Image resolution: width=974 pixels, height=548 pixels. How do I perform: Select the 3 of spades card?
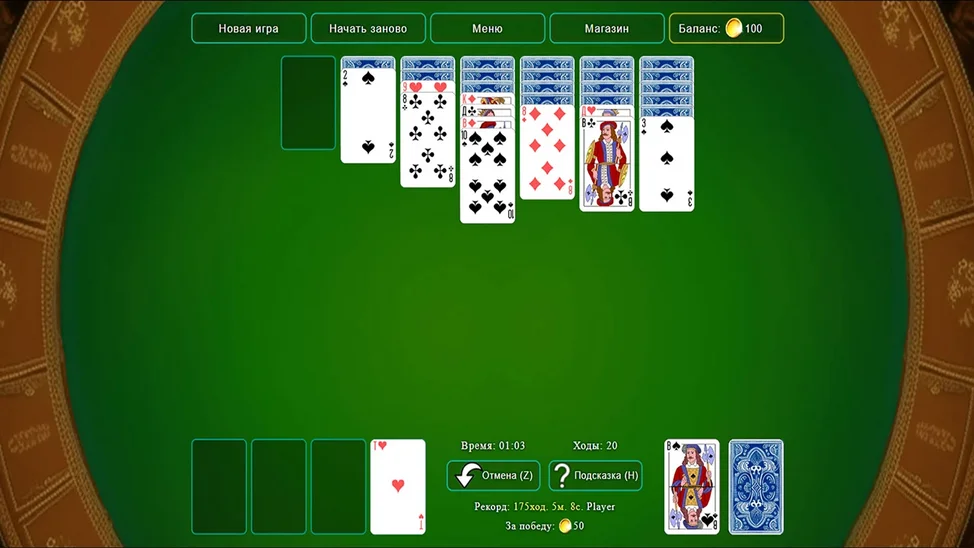point(667,163)
